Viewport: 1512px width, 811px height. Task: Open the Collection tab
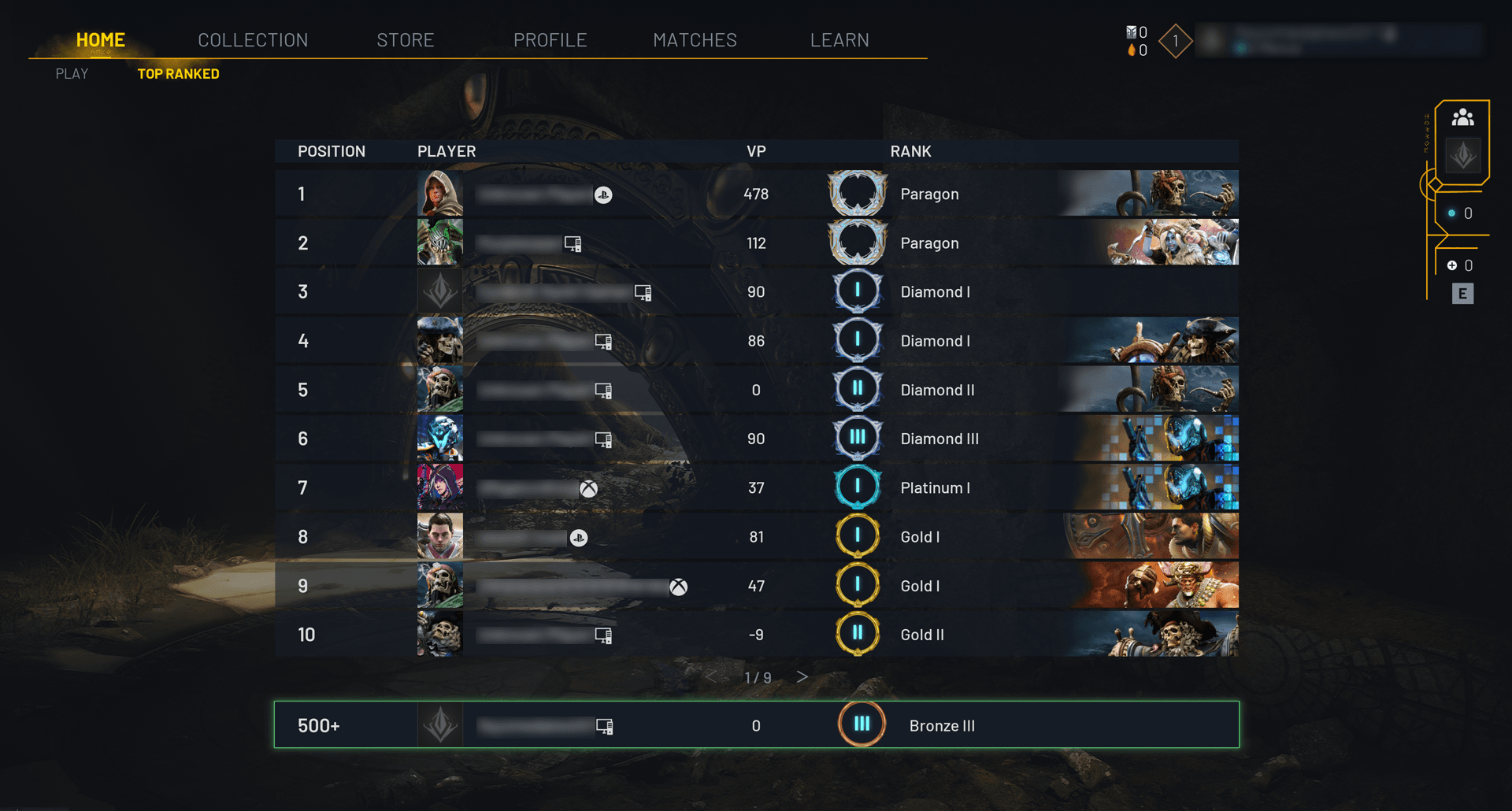click(x=253, y=40)
